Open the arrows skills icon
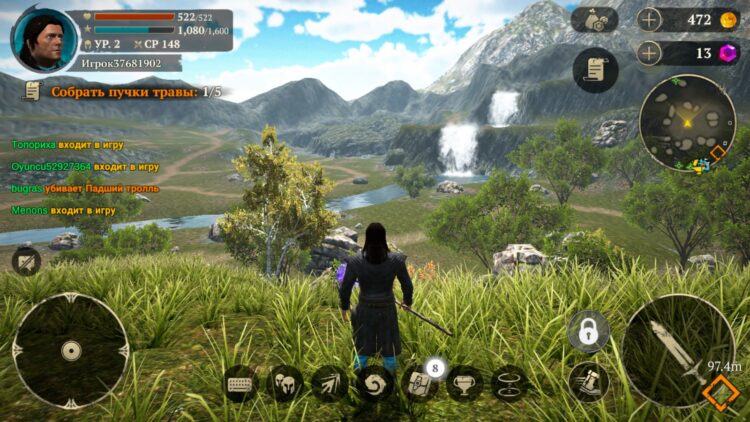 point(330,383)
